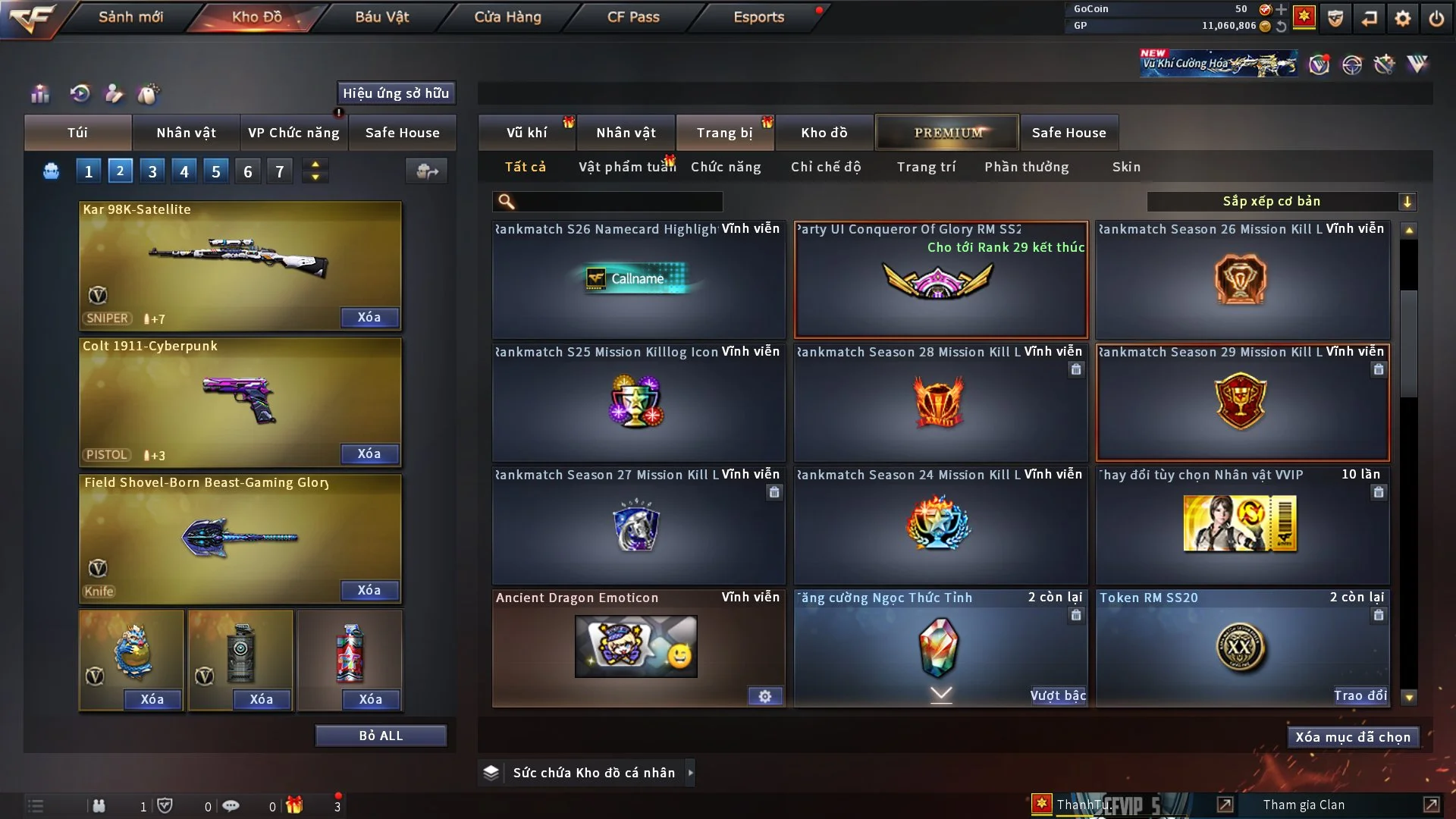Select the Ancient Dragon Emoticon item
This screenshot has width=1456, height=819.
click(637, 647)
